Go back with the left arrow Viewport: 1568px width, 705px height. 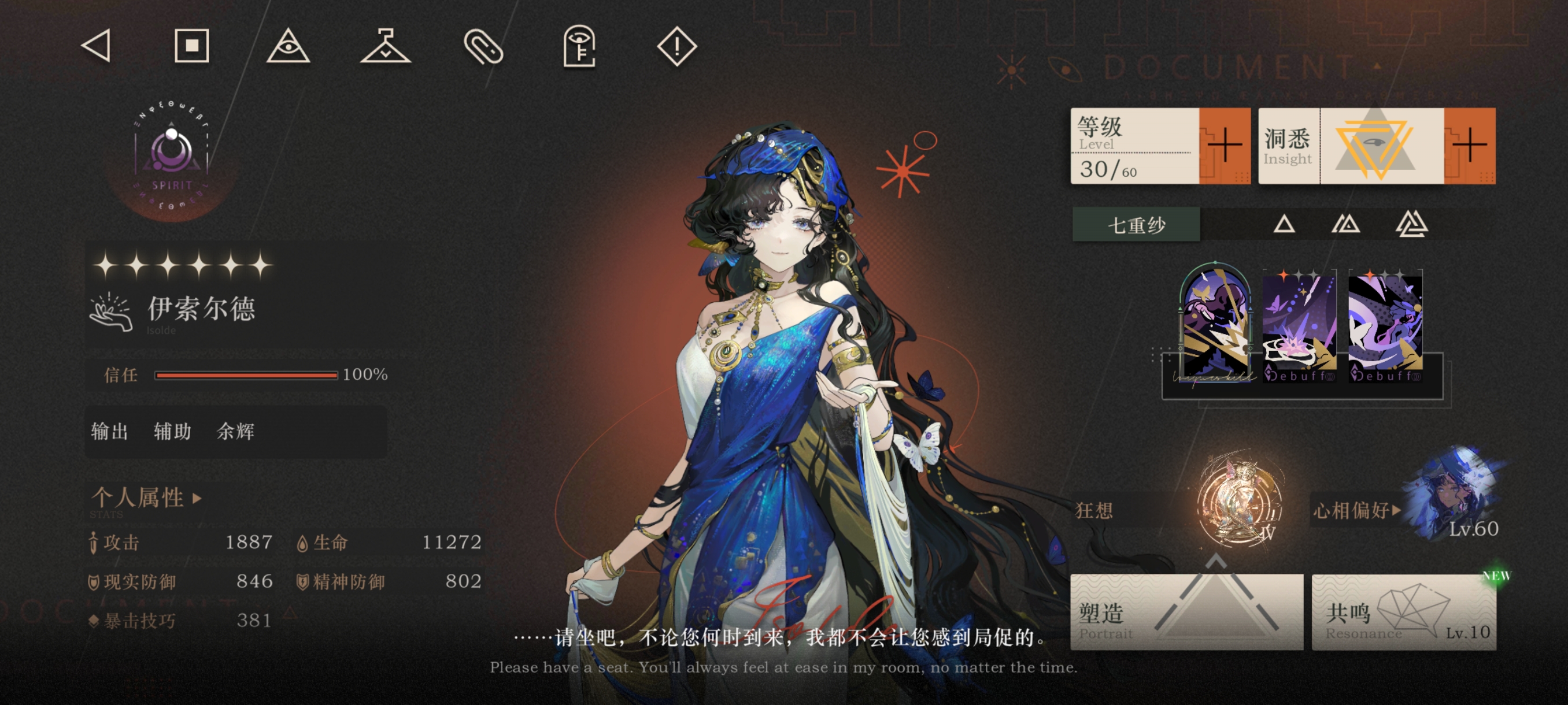pos(96,46)
